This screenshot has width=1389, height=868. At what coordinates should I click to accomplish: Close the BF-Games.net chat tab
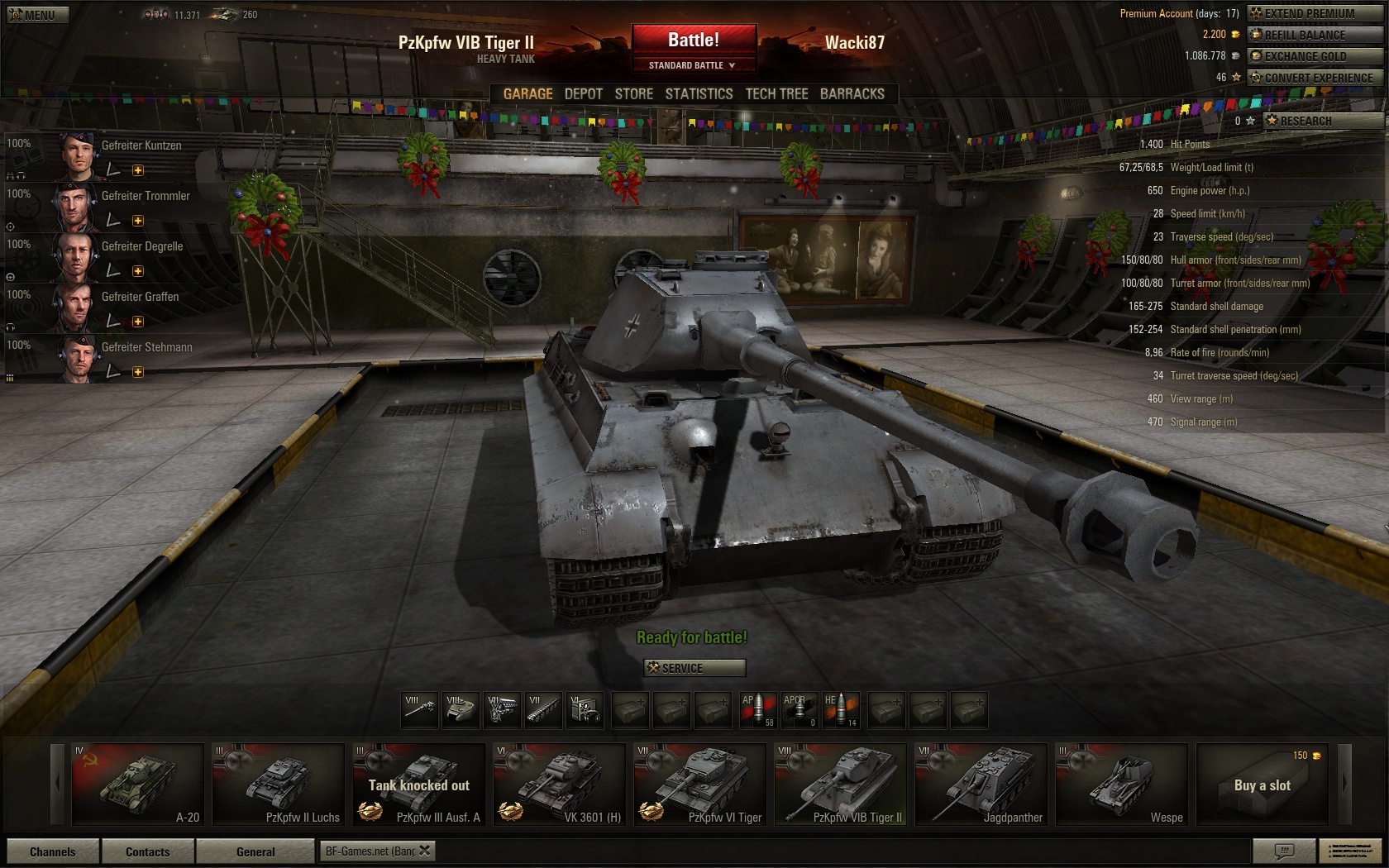(x=424, y=850)
